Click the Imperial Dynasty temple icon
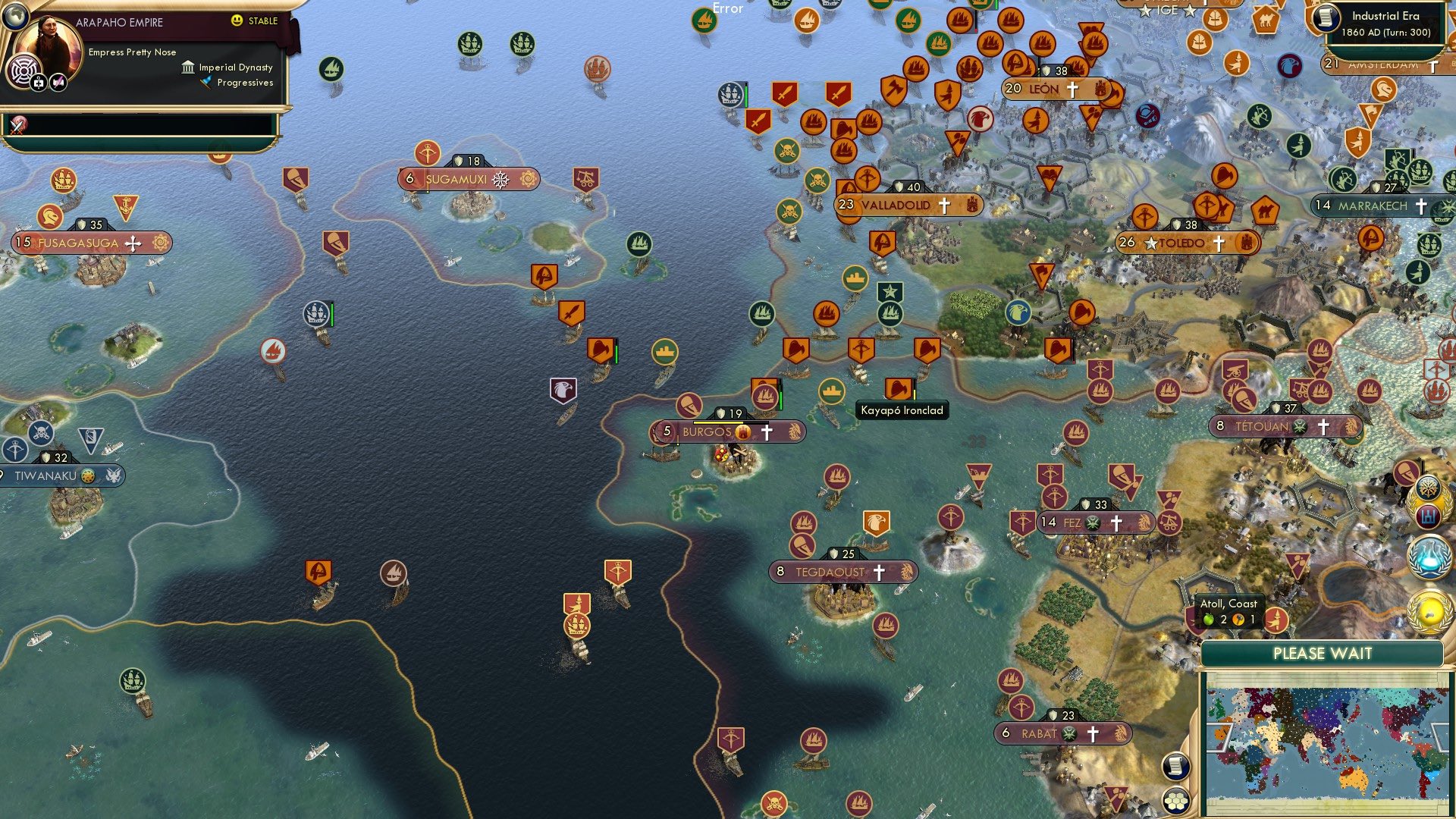The width and height of the screenshot is (1456, 819). coord(188,67)
